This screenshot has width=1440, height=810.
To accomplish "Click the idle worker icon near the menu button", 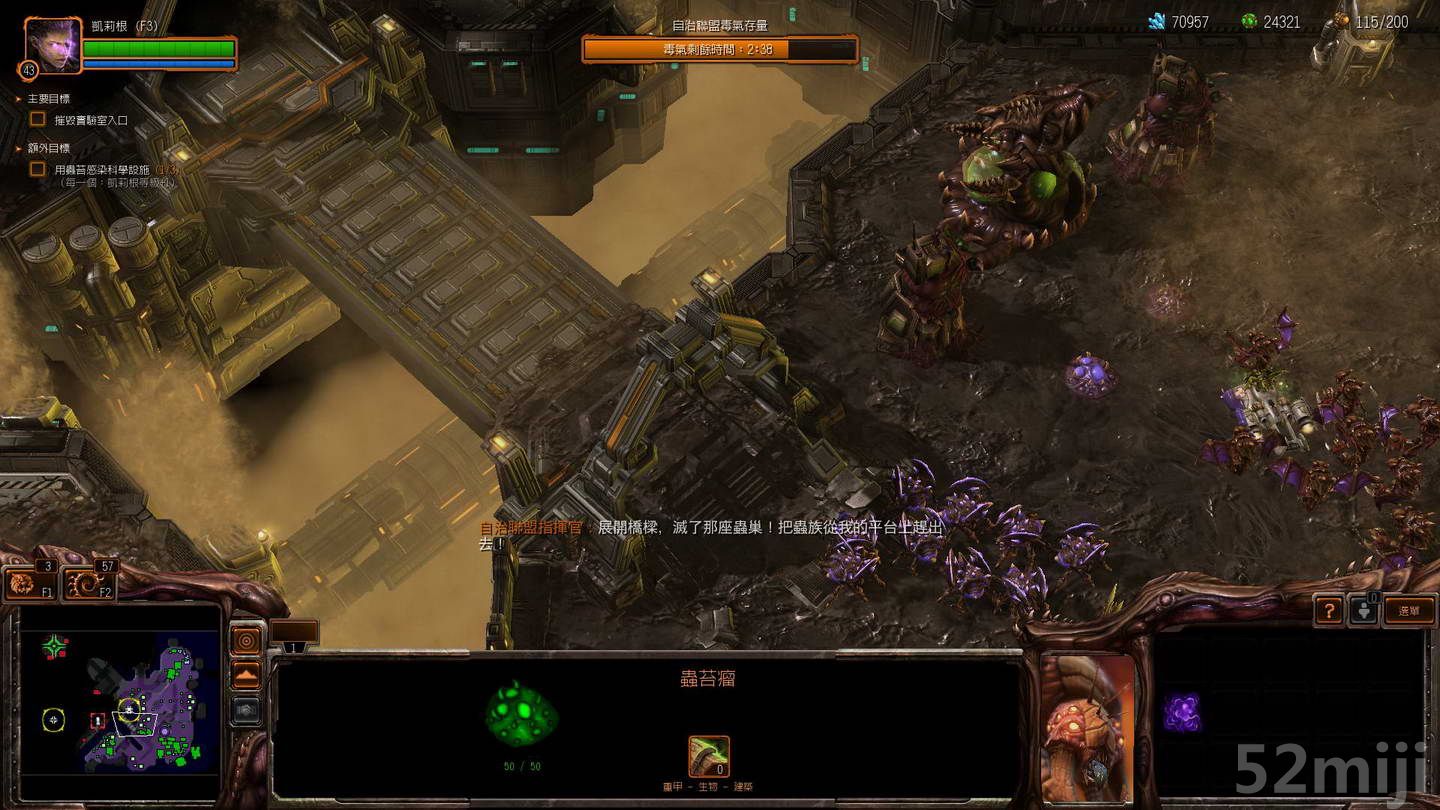I will [1364, 611].
